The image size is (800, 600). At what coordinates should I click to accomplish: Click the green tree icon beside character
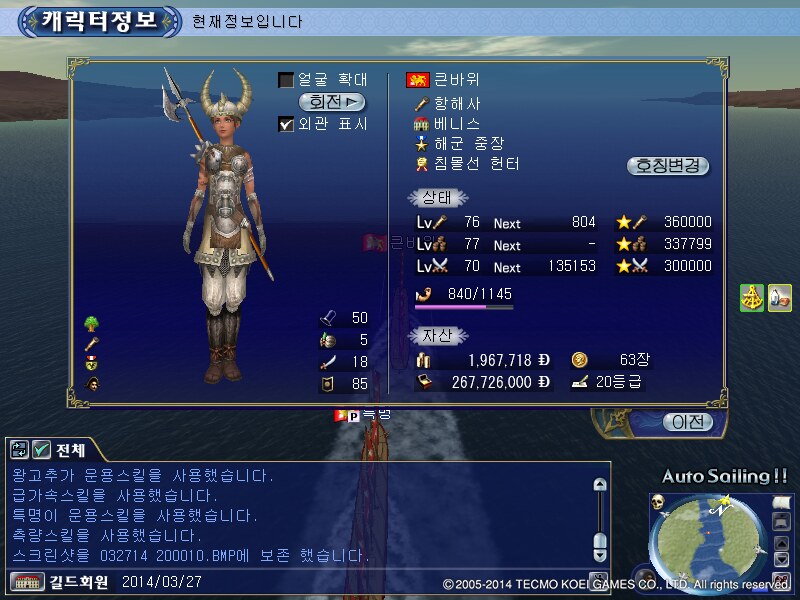(91, 323)
